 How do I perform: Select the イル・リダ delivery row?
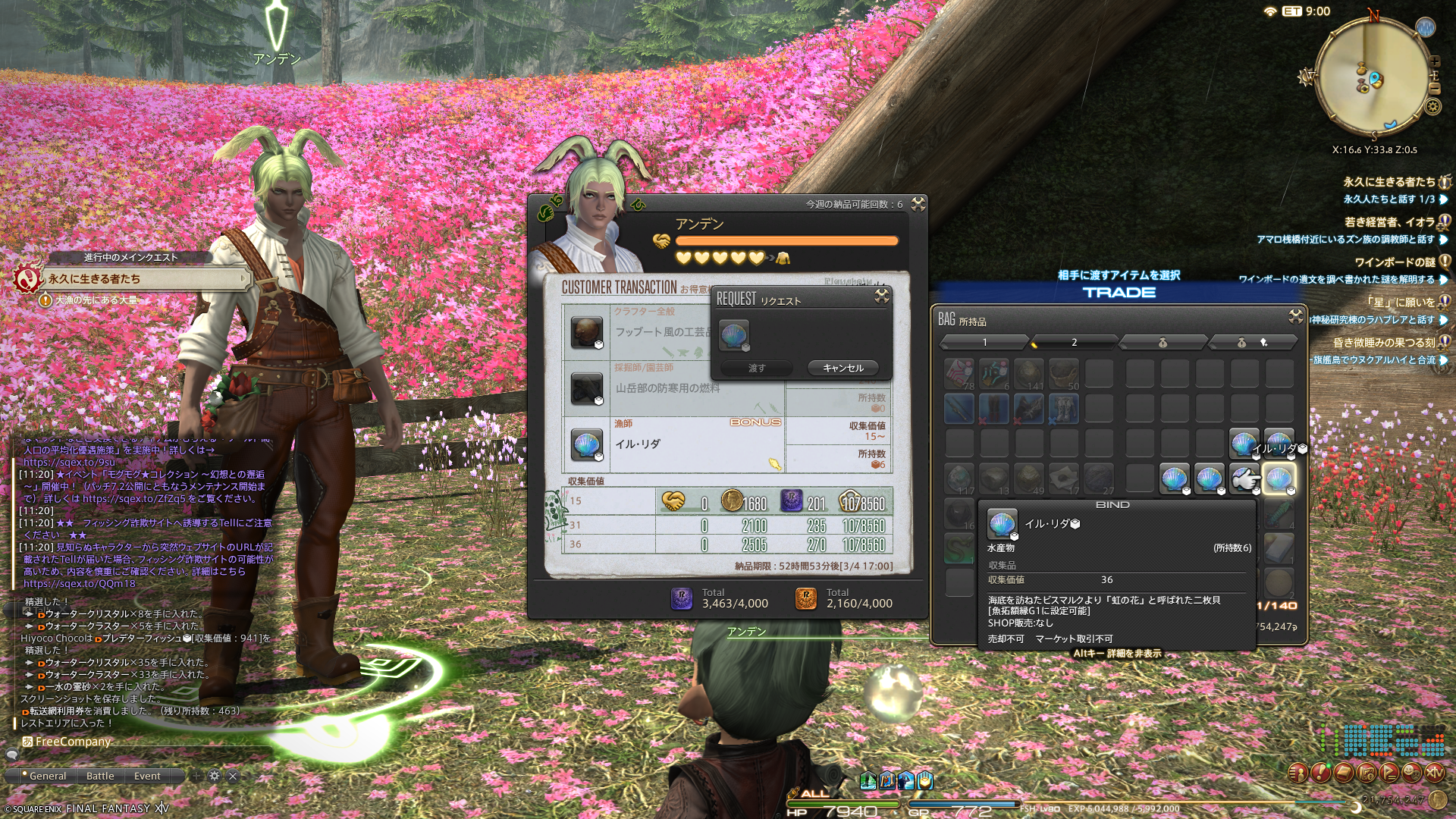675,444
